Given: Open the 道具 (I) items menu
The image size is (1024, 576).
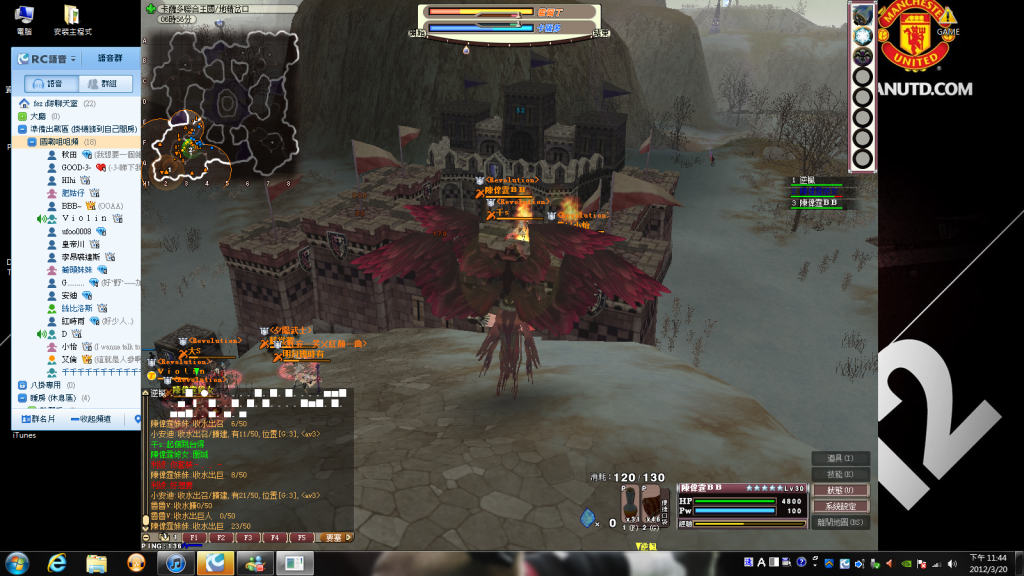Looking at the screenshot, I should click(840, 459).
